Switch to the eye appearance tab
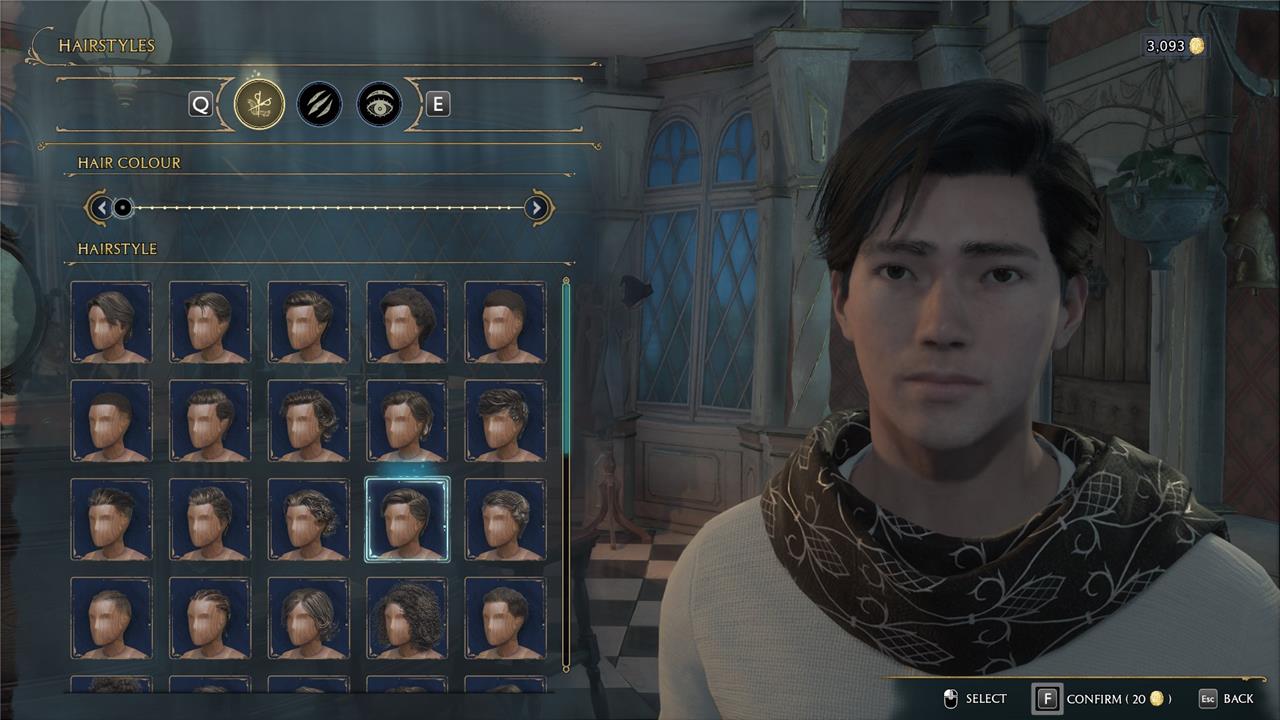Screen dimensions: 1280x720 pos(379,104)
